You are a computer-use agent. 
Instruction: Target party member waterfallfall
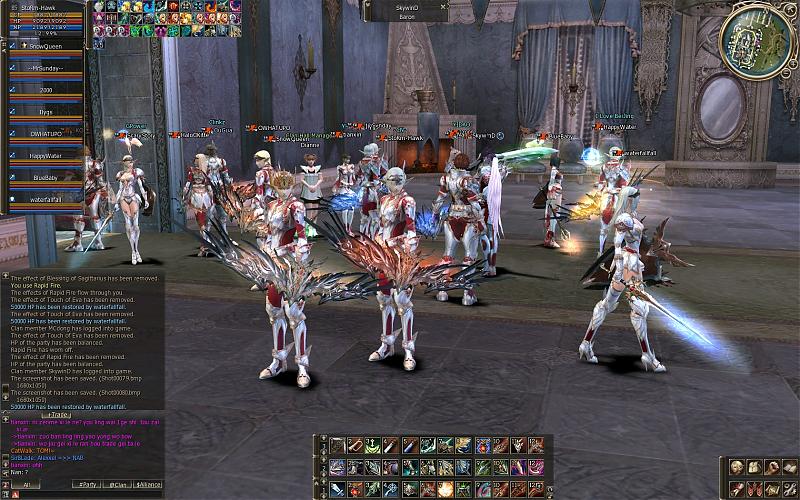(x=46, y=199)
